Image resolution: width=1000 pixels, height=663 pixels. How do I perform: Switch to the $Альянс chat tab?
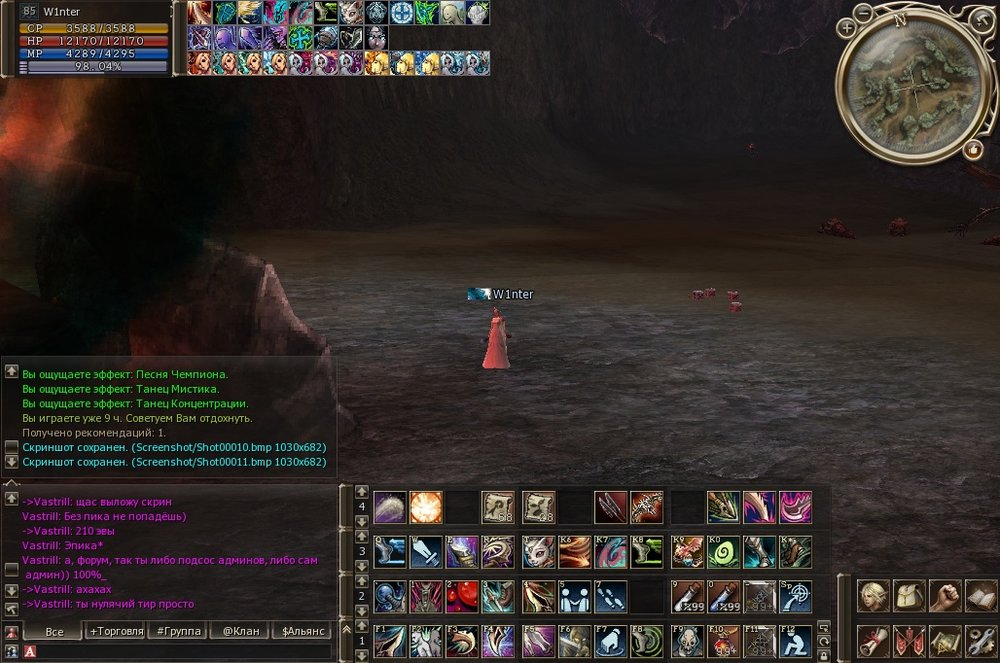click(x=302, y=631)
